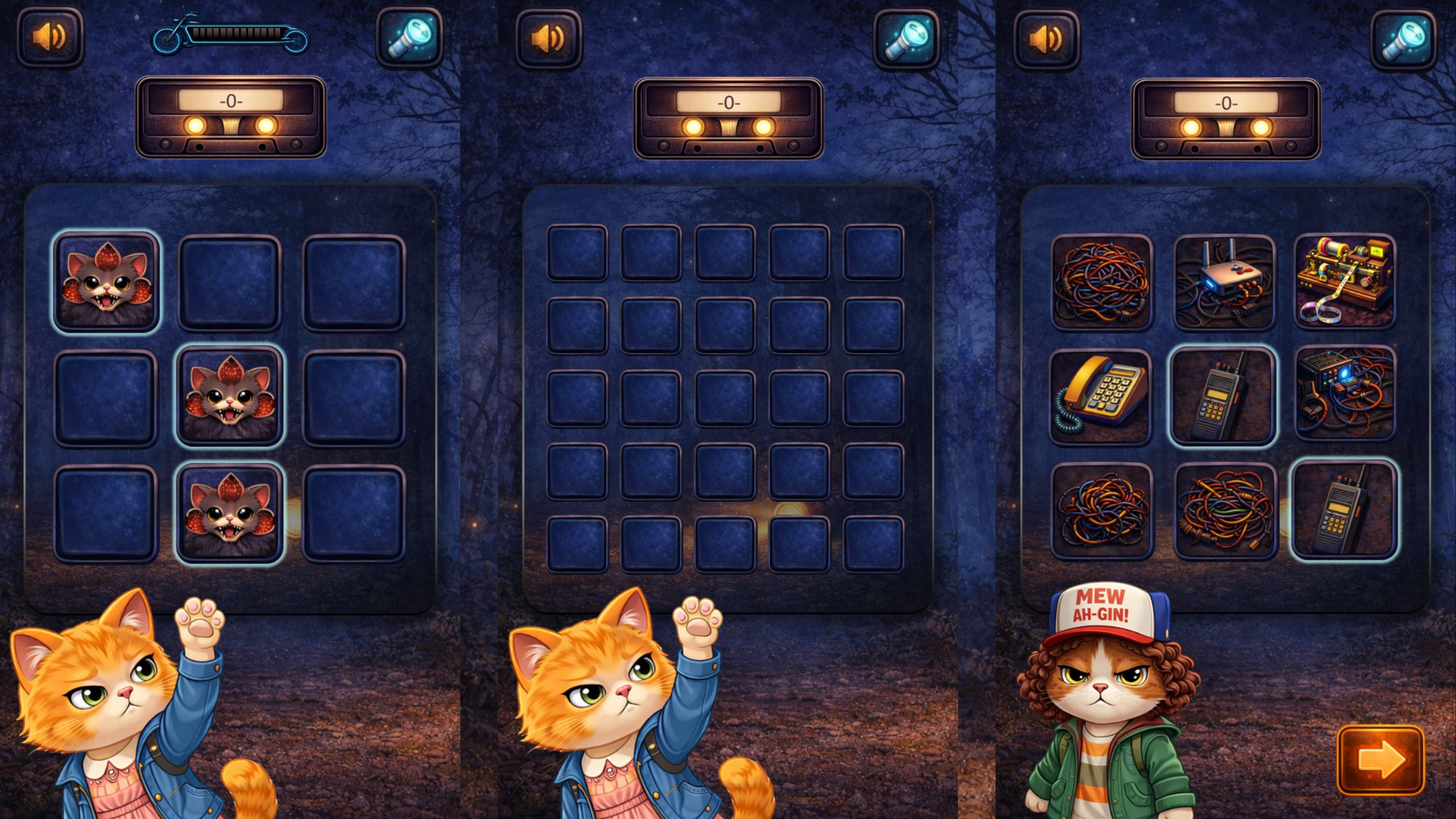Click the yellow telephone tile
The height and width of the screenshot is (819, 1456).
click(1100, 397)
